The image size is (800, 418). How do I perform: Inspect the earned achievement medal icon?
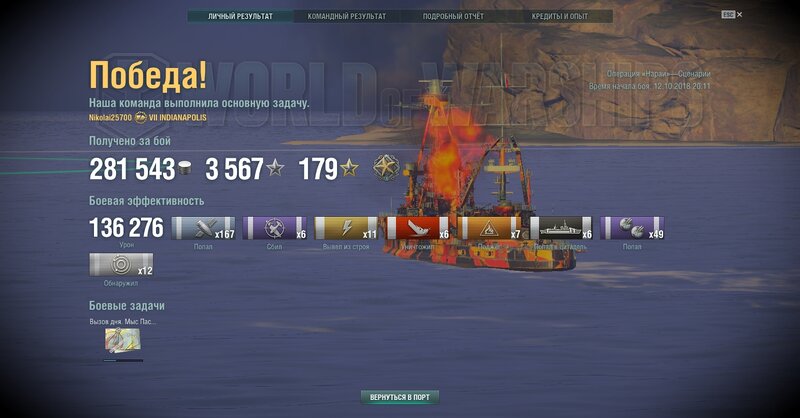(386, 168)
